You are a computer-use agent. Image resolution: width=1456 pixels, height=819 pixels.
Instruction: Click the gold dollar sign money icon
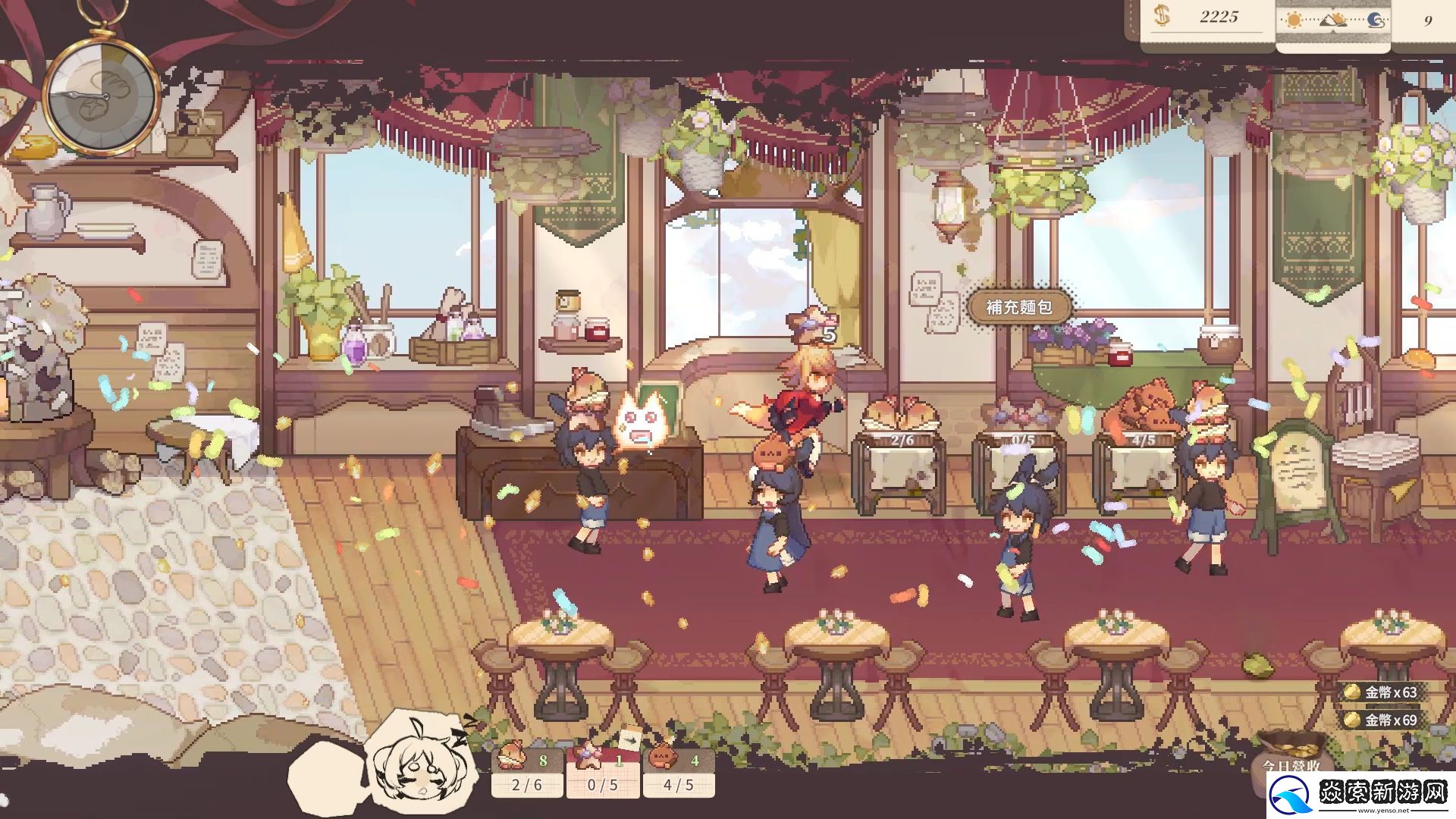click(1162, 17)
